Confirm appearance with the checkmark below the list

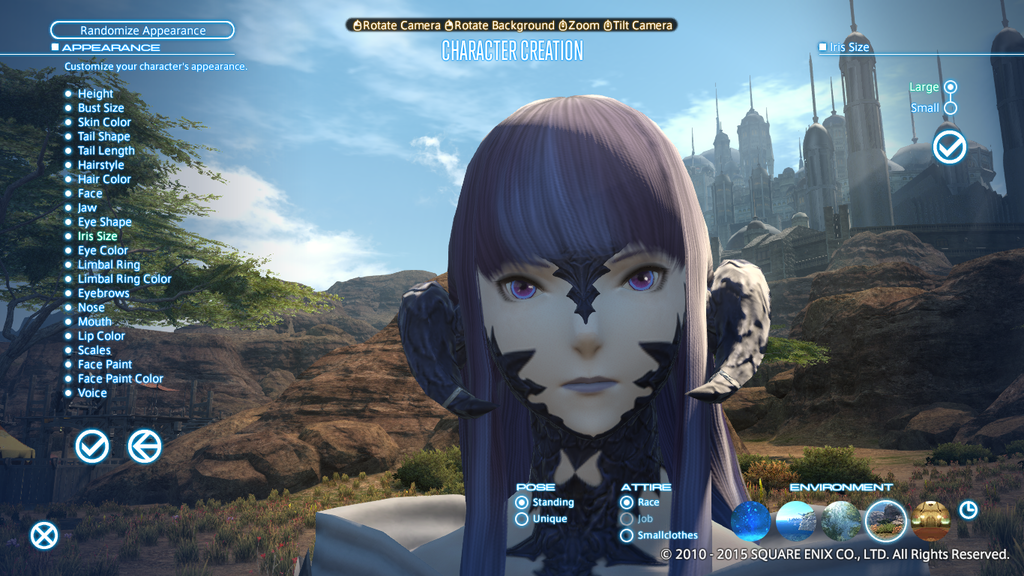[92, 446]
